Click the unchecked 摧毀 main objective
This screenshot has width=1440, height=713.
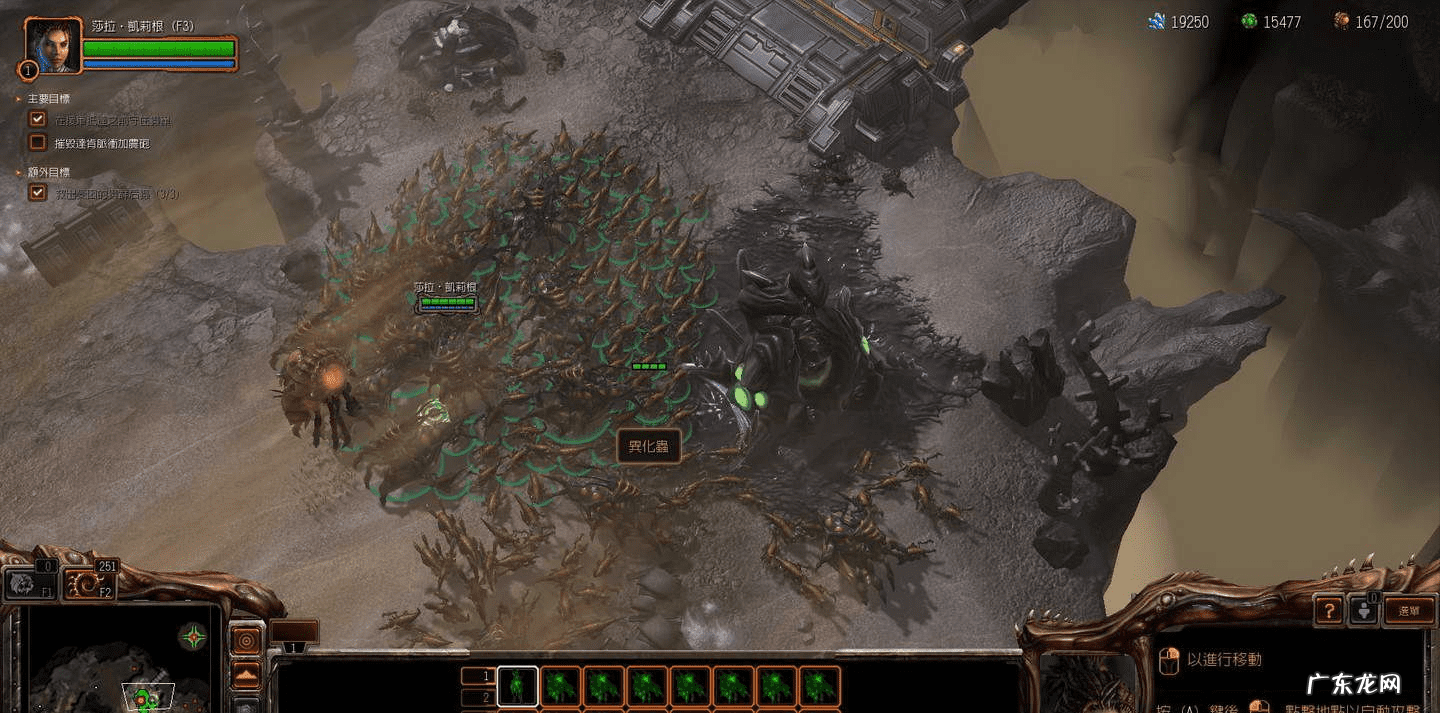click(x=100, y=143)
